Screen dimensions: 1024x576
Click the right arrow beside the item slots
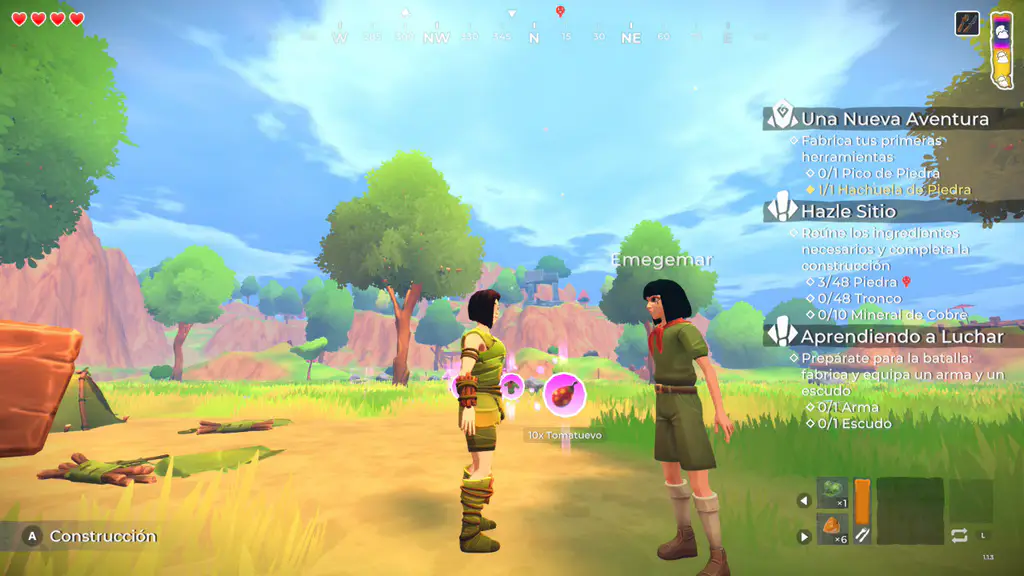804,537
